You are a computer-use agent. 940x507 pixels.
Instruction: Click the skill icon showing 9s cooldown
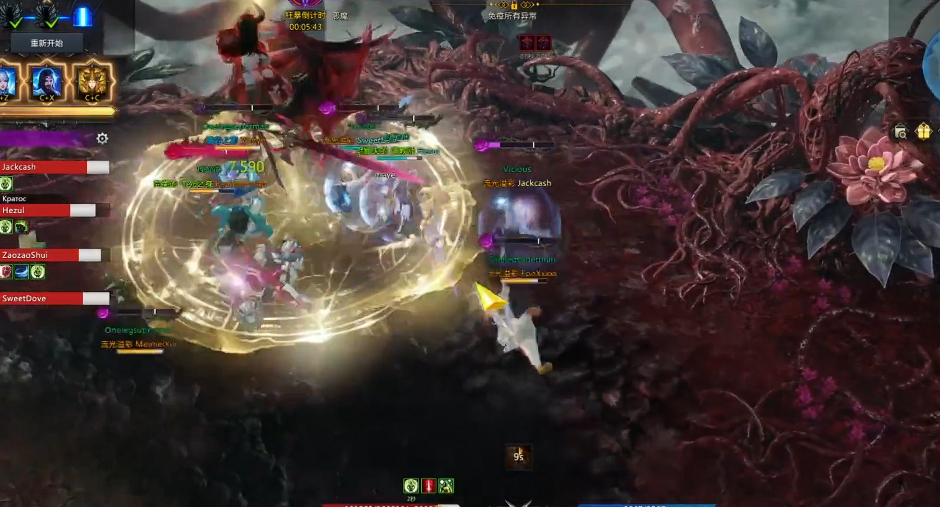pyautogui.click(x=518, y=456)
